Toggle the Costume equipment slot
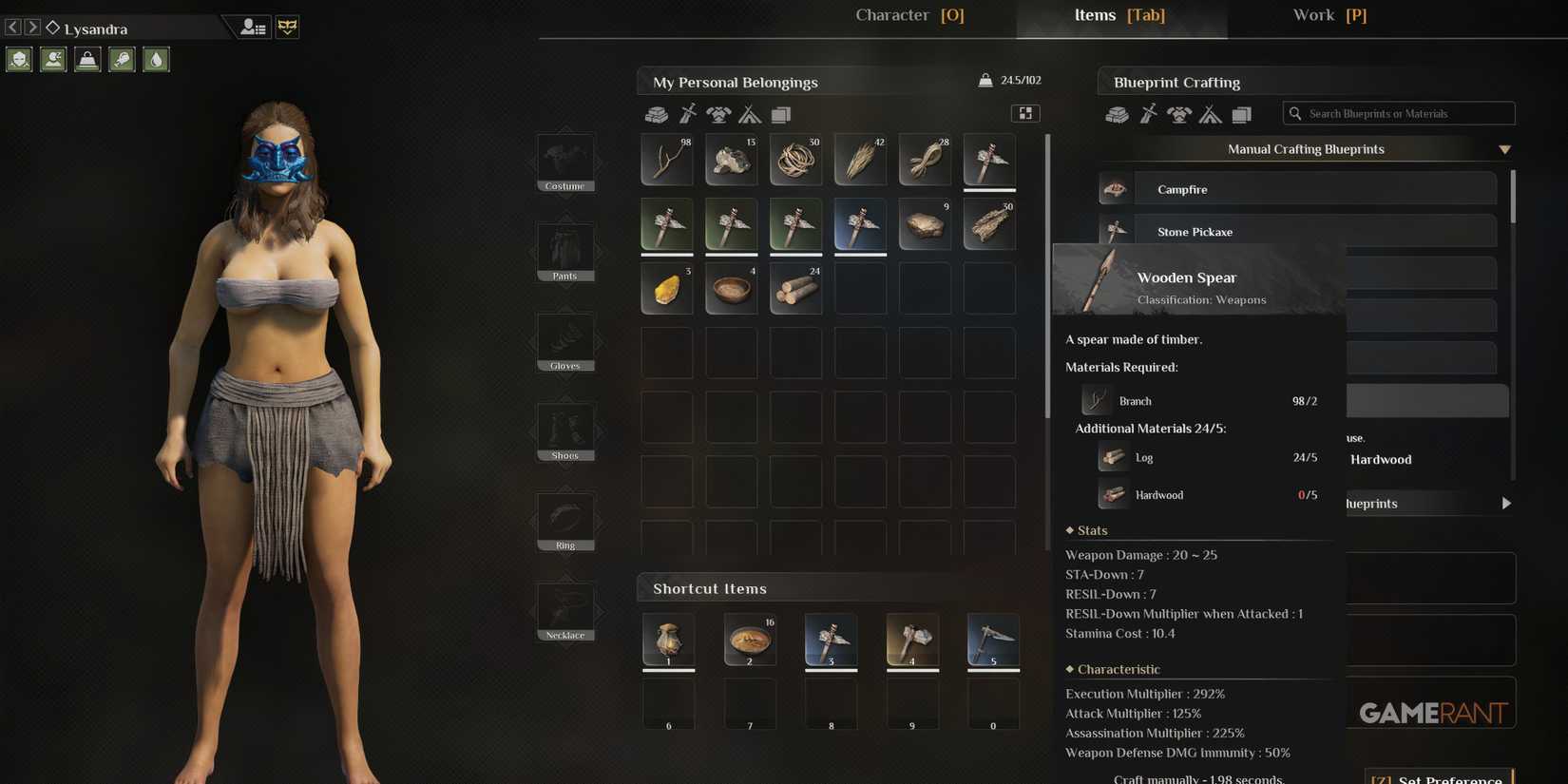1568x784 pixels. tap(564, 162)
